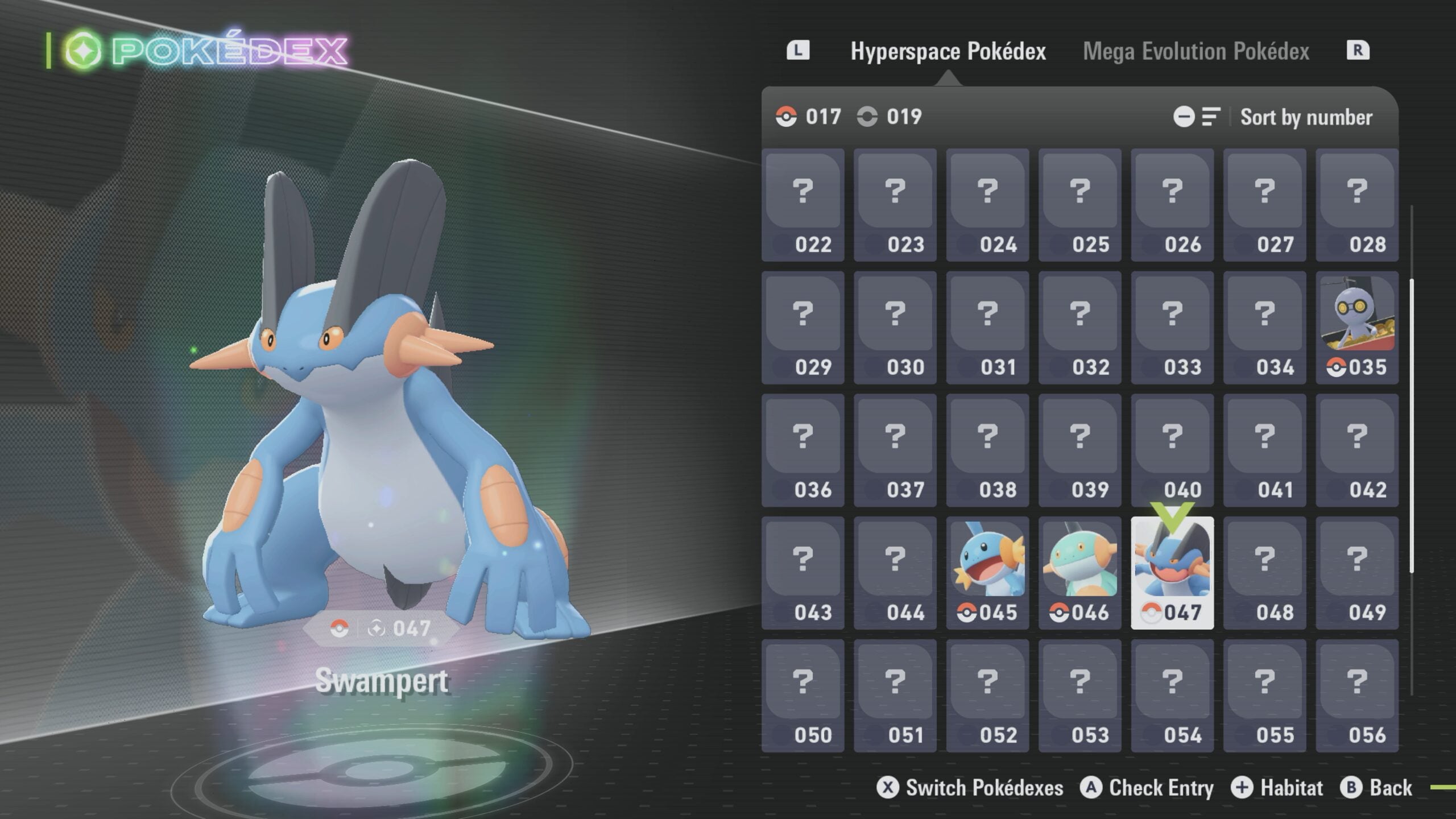The image size is (1456, 819).
Task: Select unknown entry 043
Action: click(803, 572)
